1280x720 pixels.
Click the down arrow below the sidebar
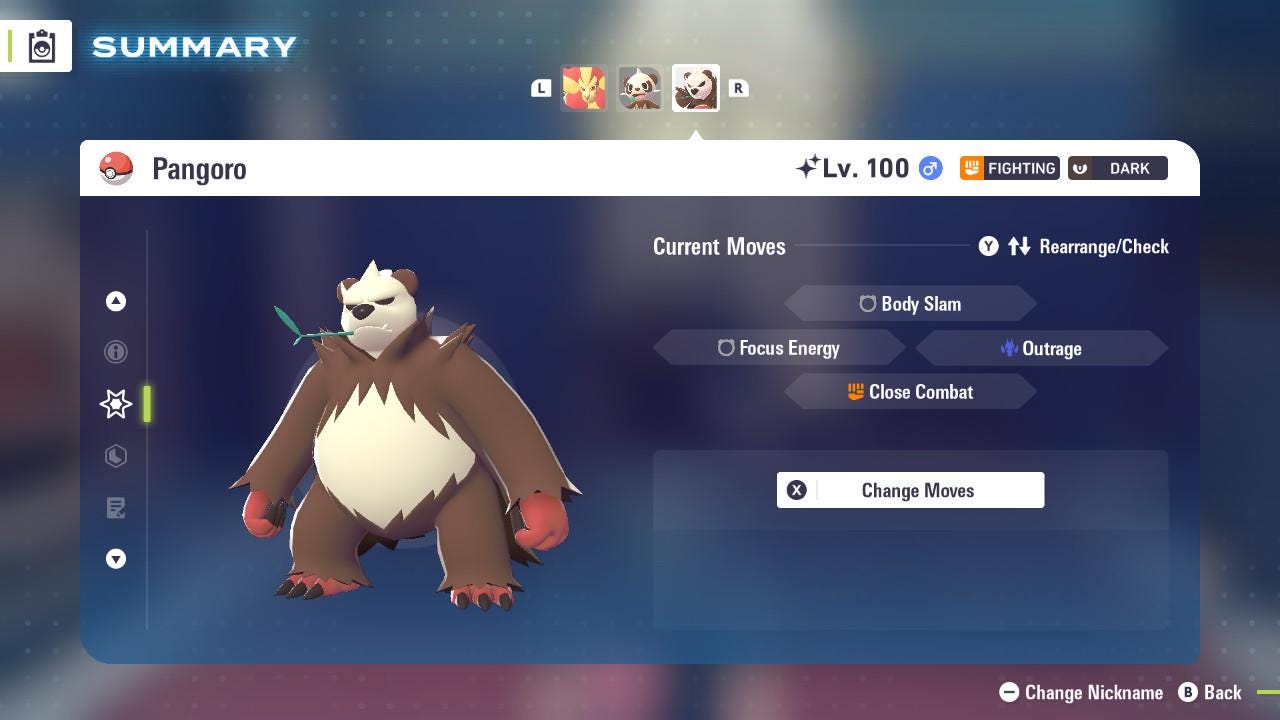click(x=116, y=559)
